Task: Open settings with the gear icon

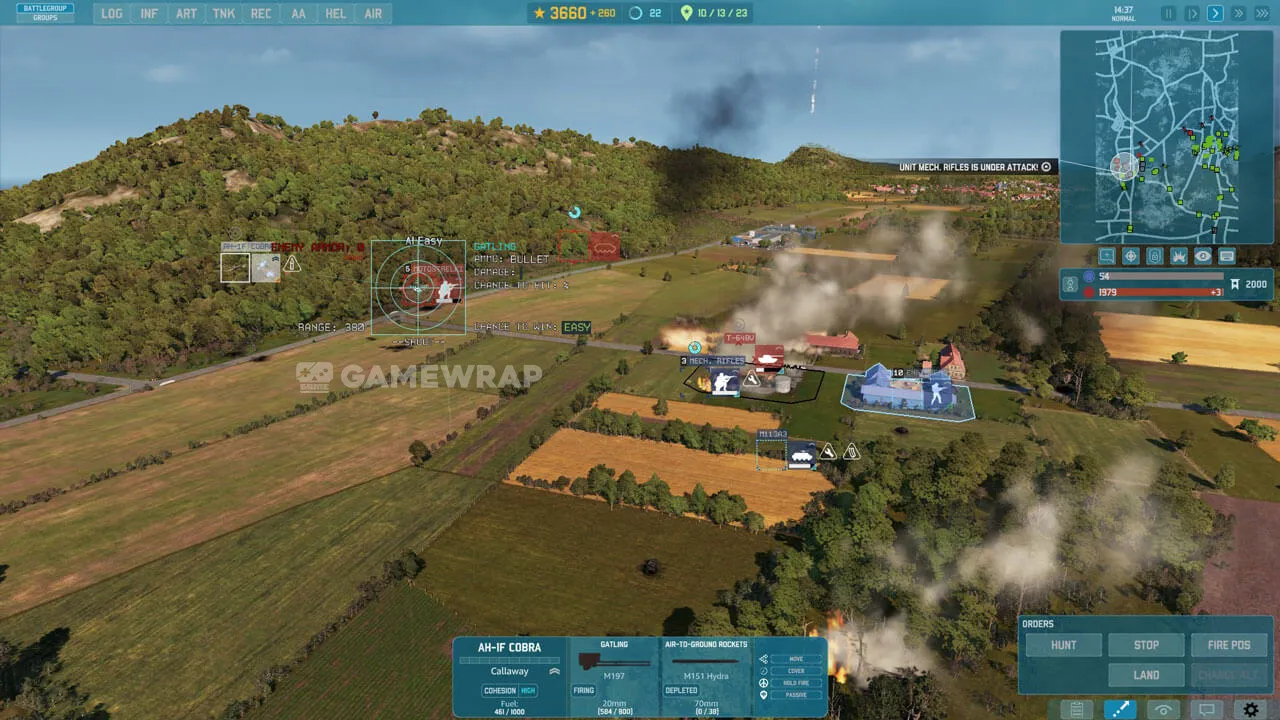Action: [1251, 710]
